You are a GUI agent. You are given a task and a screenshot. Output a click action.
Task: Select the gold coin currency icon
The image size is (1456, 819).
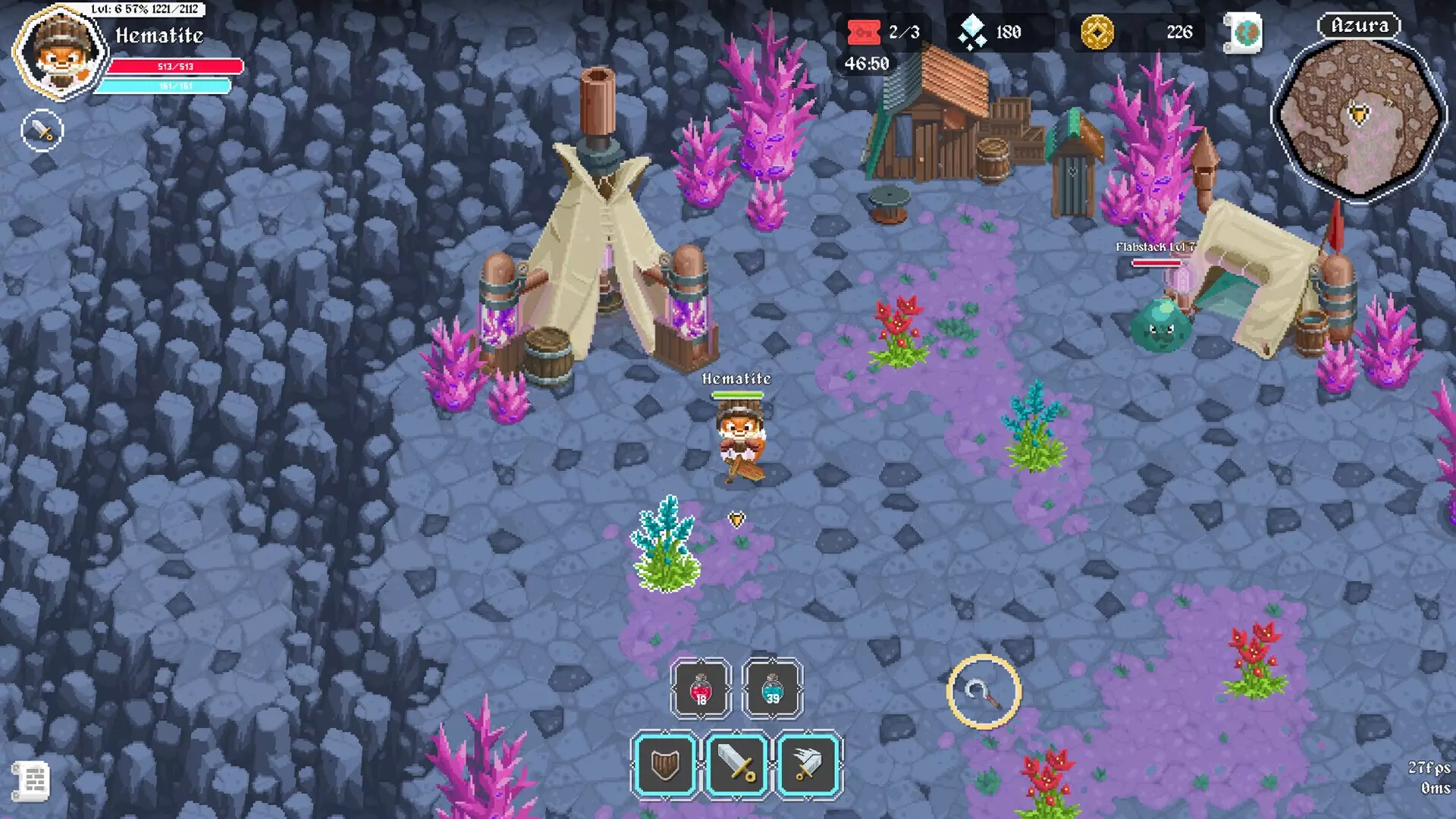point(1097,33)
